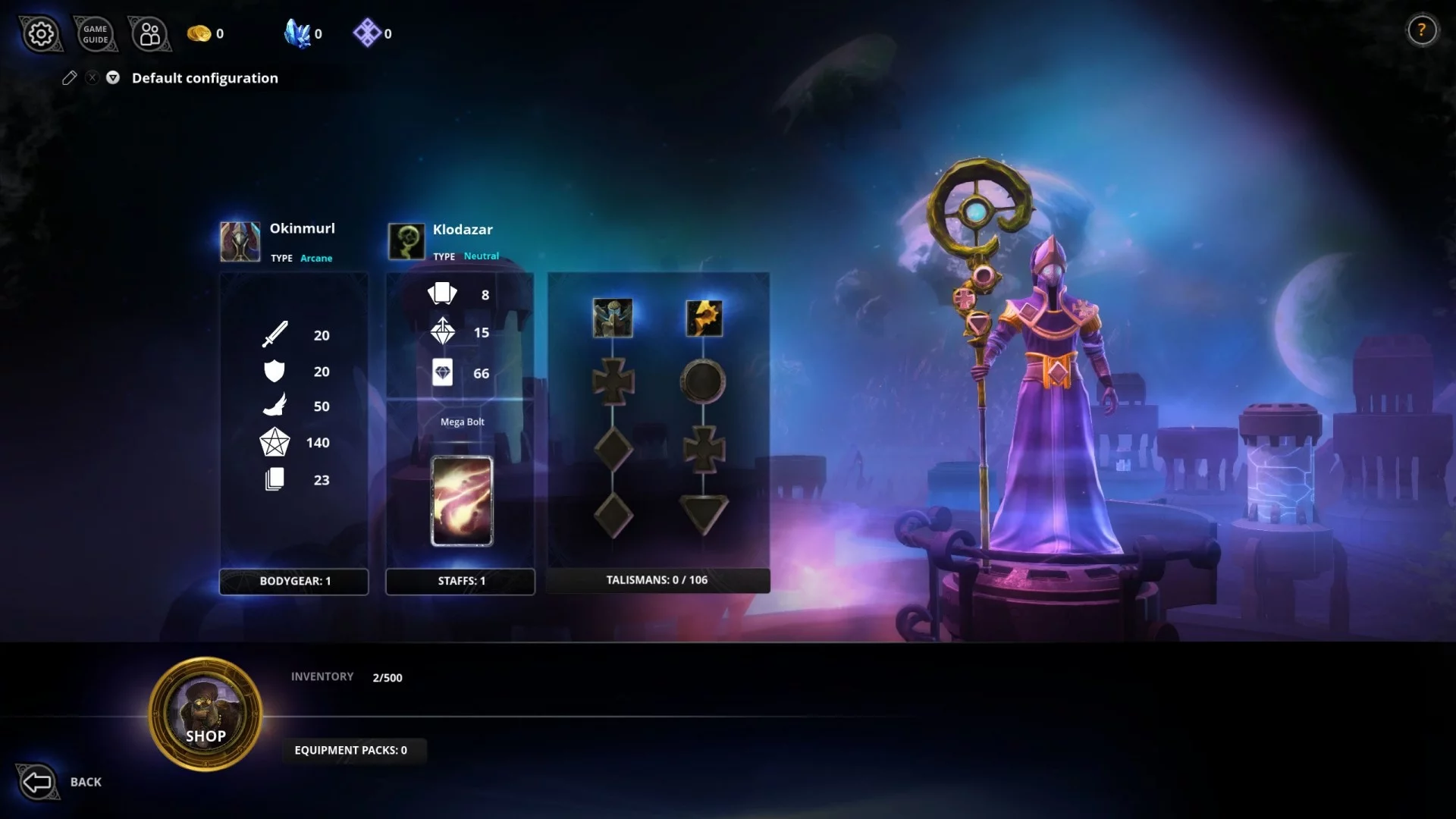The image size is (1456, 819).
Task: Expand the configuration dropdown arrow
Action: (x=113, y=77)
